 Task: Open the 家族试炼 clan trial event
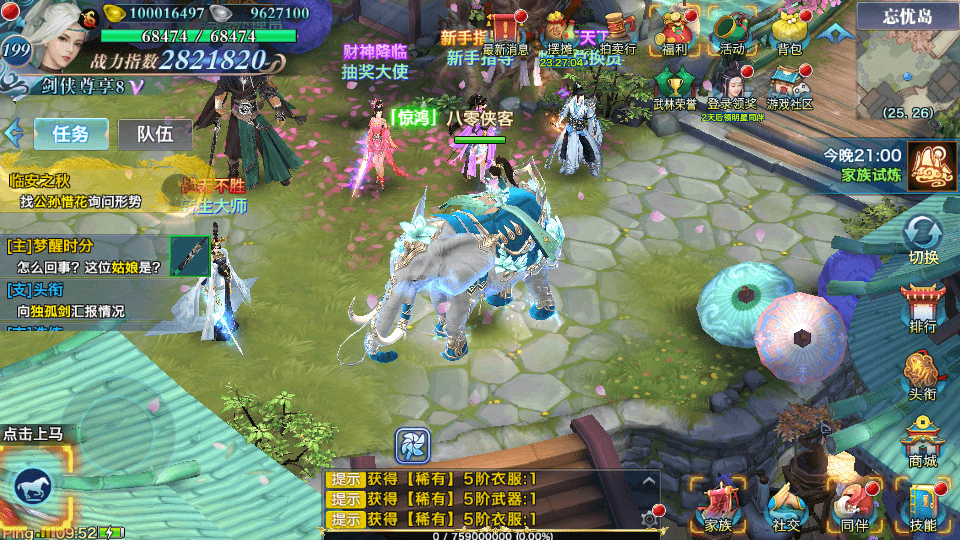[x=932, y=165]
